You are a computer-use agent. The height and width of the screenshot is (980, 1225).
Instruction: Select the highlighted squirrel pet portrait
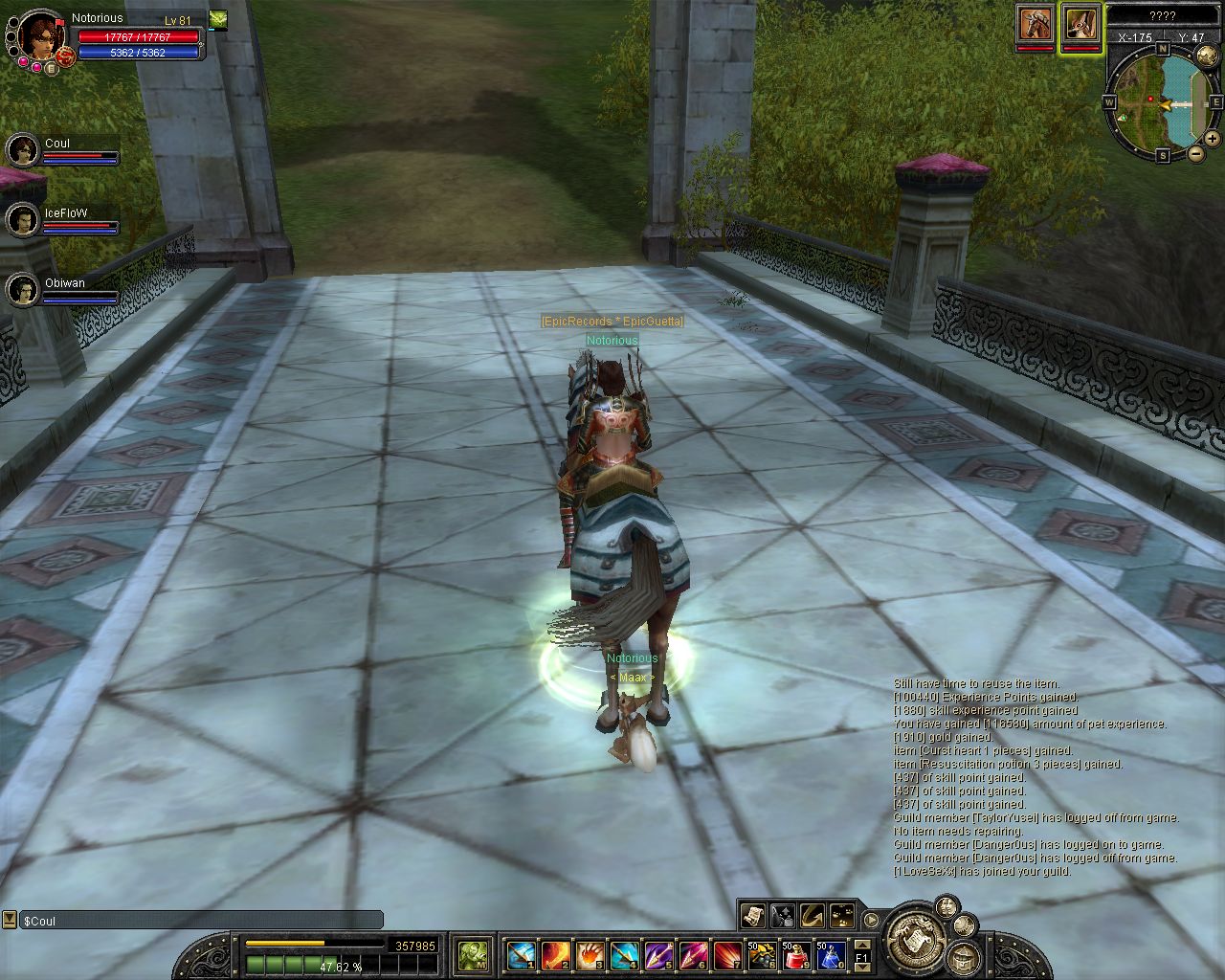pos(1080,24)
